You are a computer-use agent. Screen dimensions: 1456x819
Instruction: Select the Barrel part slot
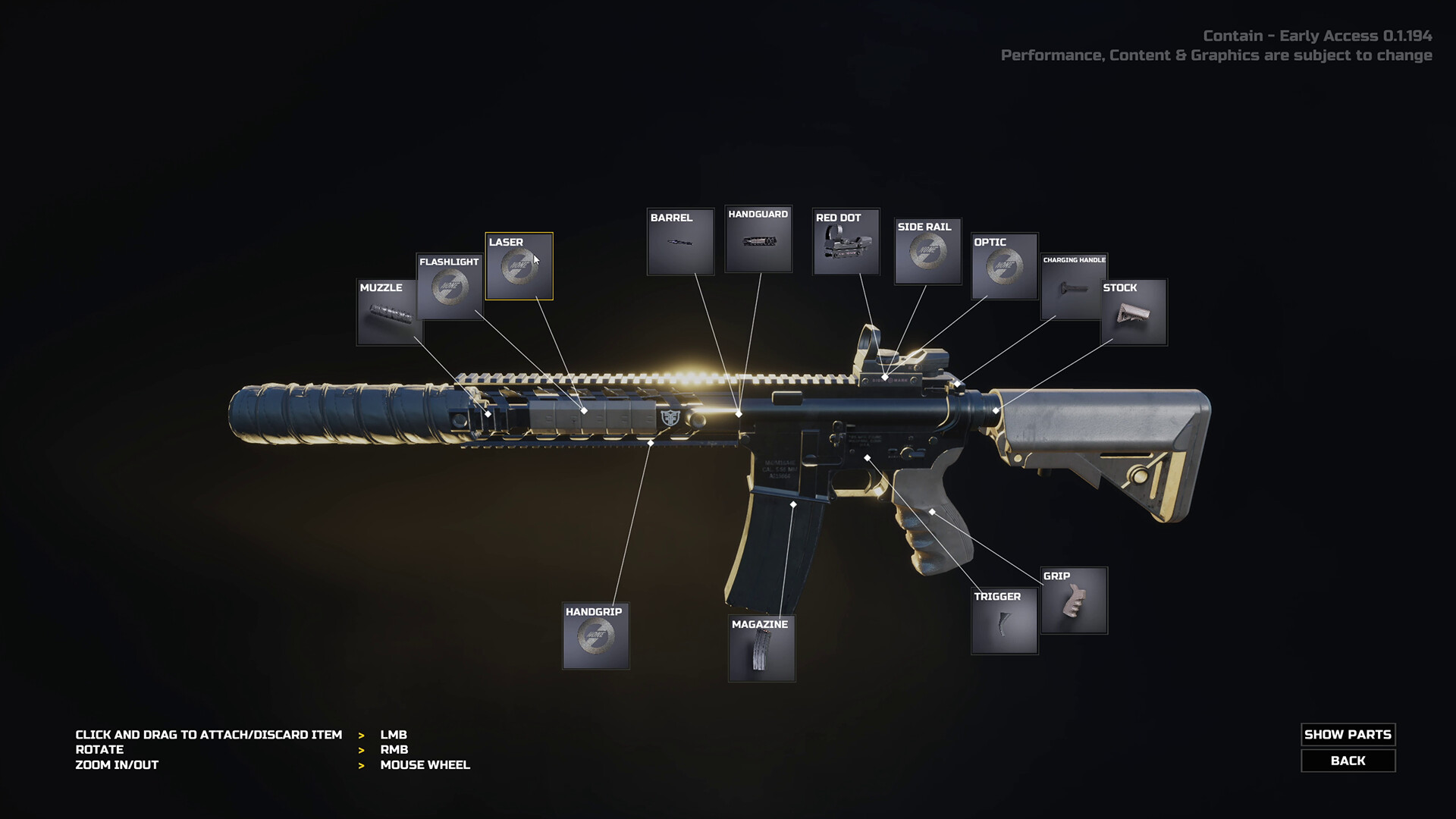point(680,242)
